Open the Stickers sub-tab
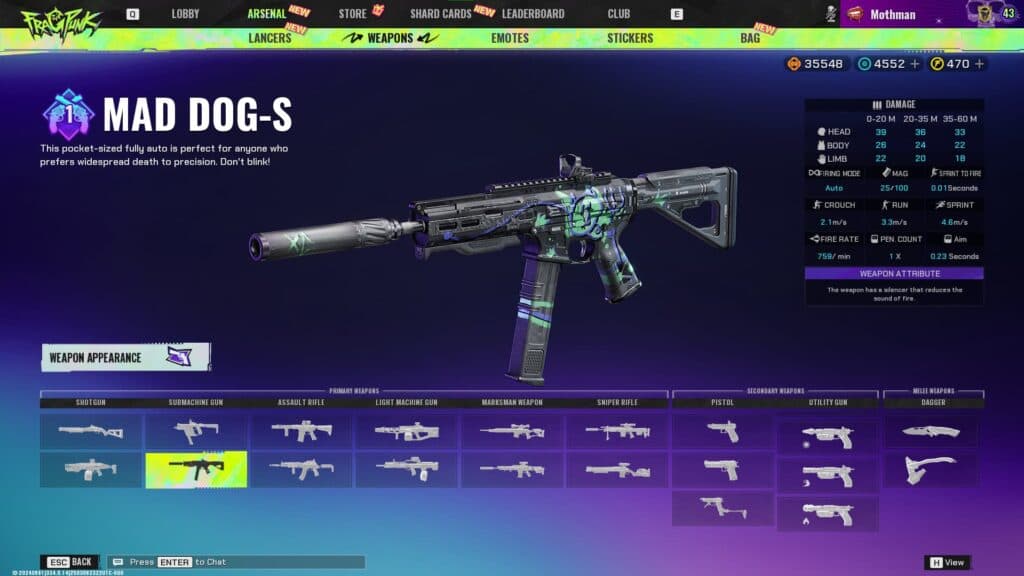This screenshot has height=576, width=1024. (x=630, y=38)
